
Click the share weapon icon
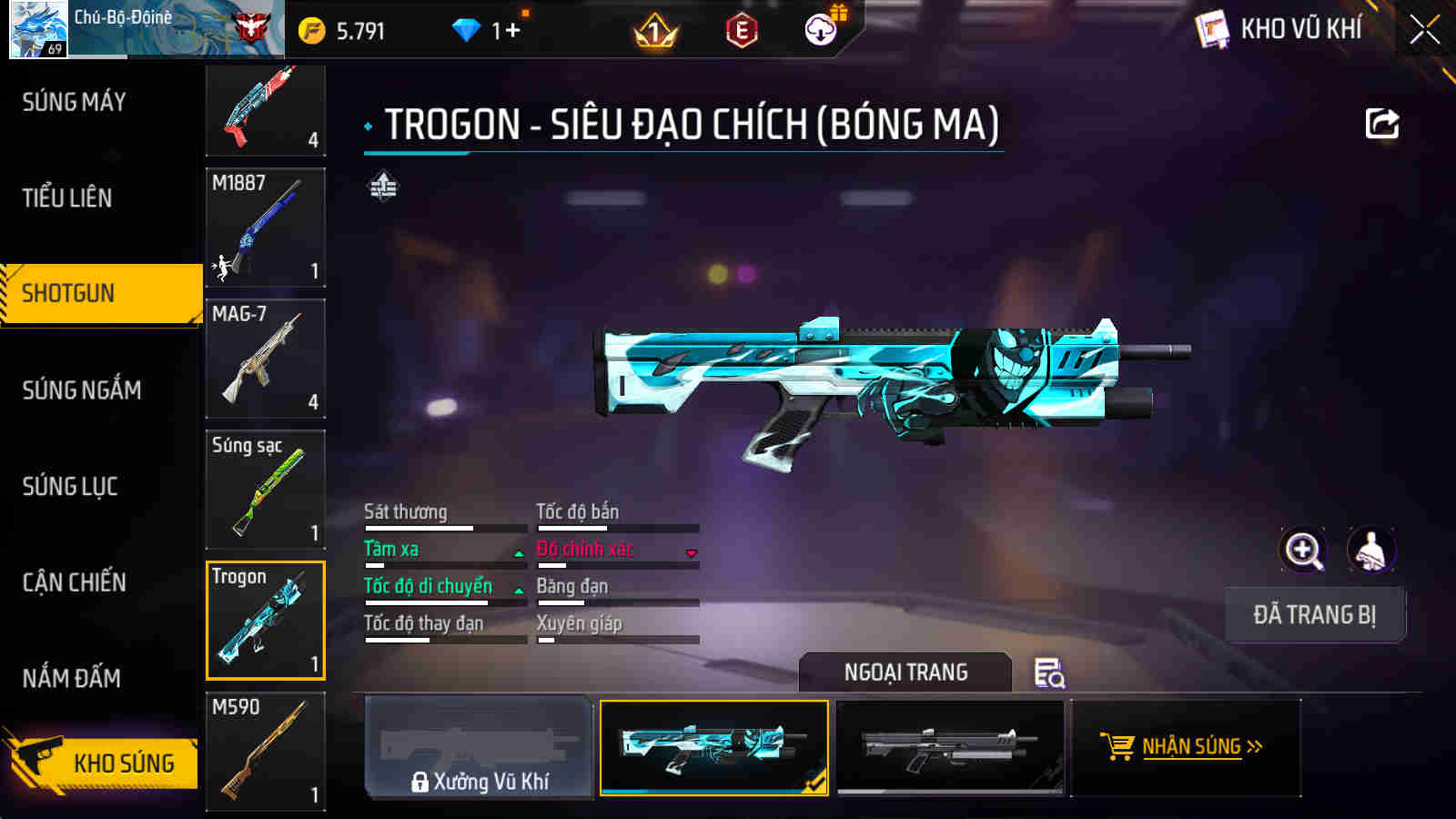pos(1381,123)
